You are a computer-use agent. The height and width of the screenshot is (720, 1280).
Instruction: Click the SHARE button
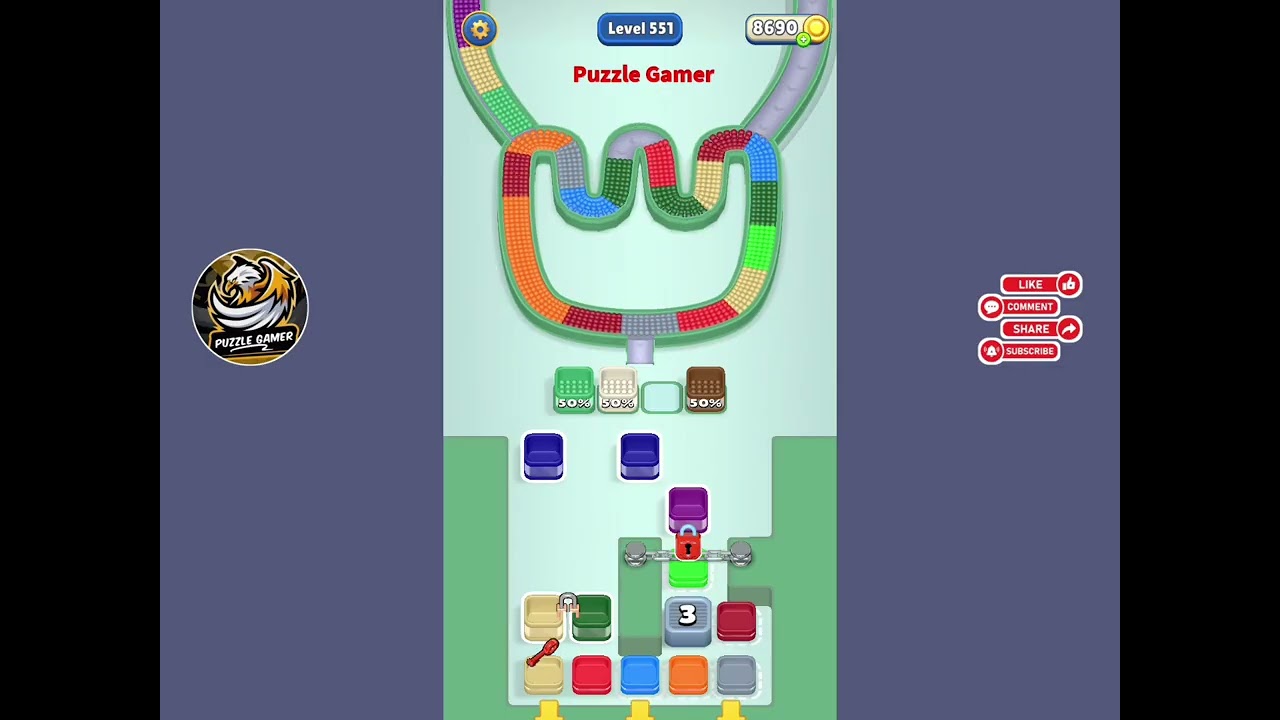1031,329
